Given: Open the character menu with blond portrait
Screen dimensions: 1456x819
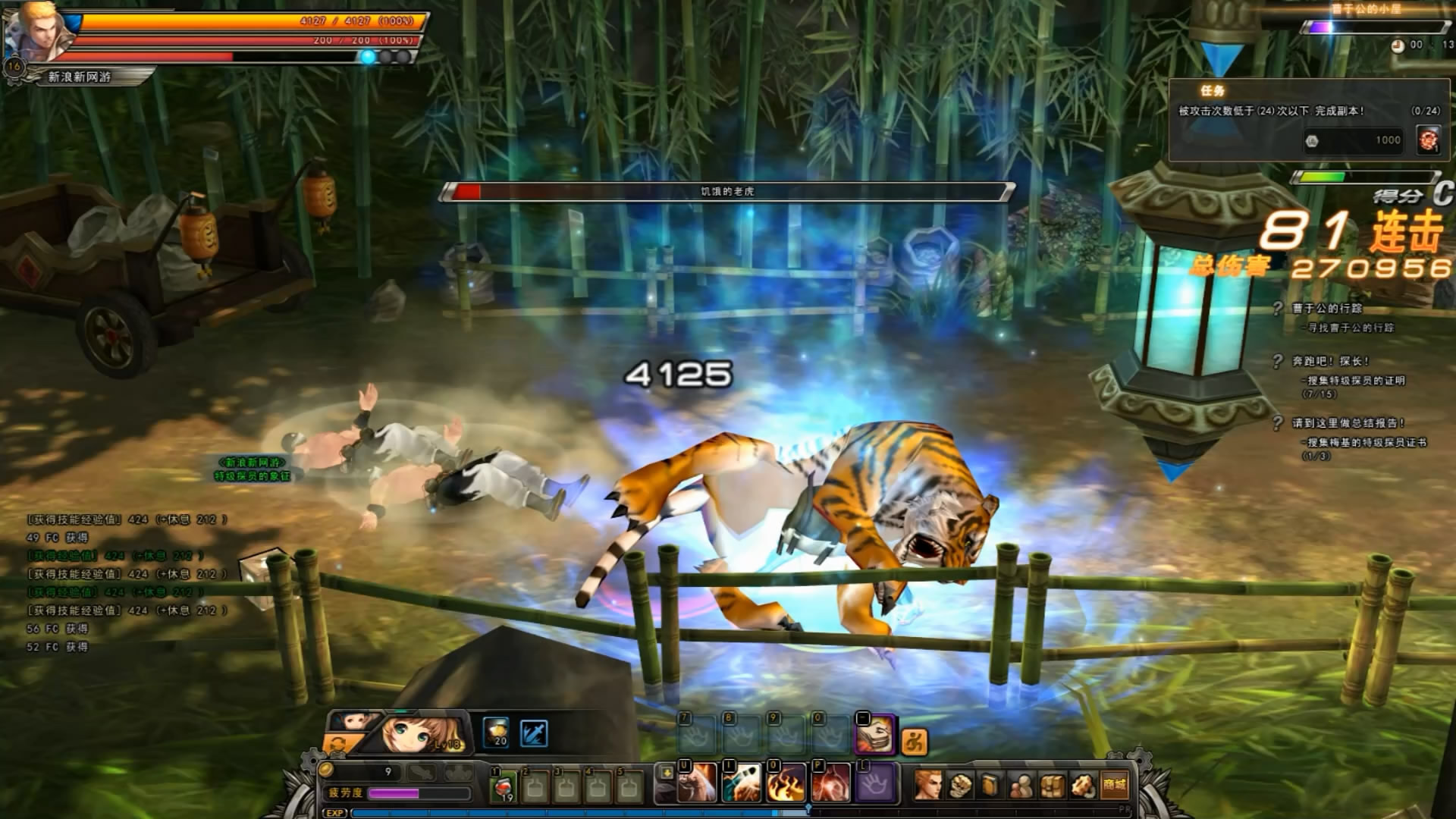Looking at the screenshot, I should 927,785.
